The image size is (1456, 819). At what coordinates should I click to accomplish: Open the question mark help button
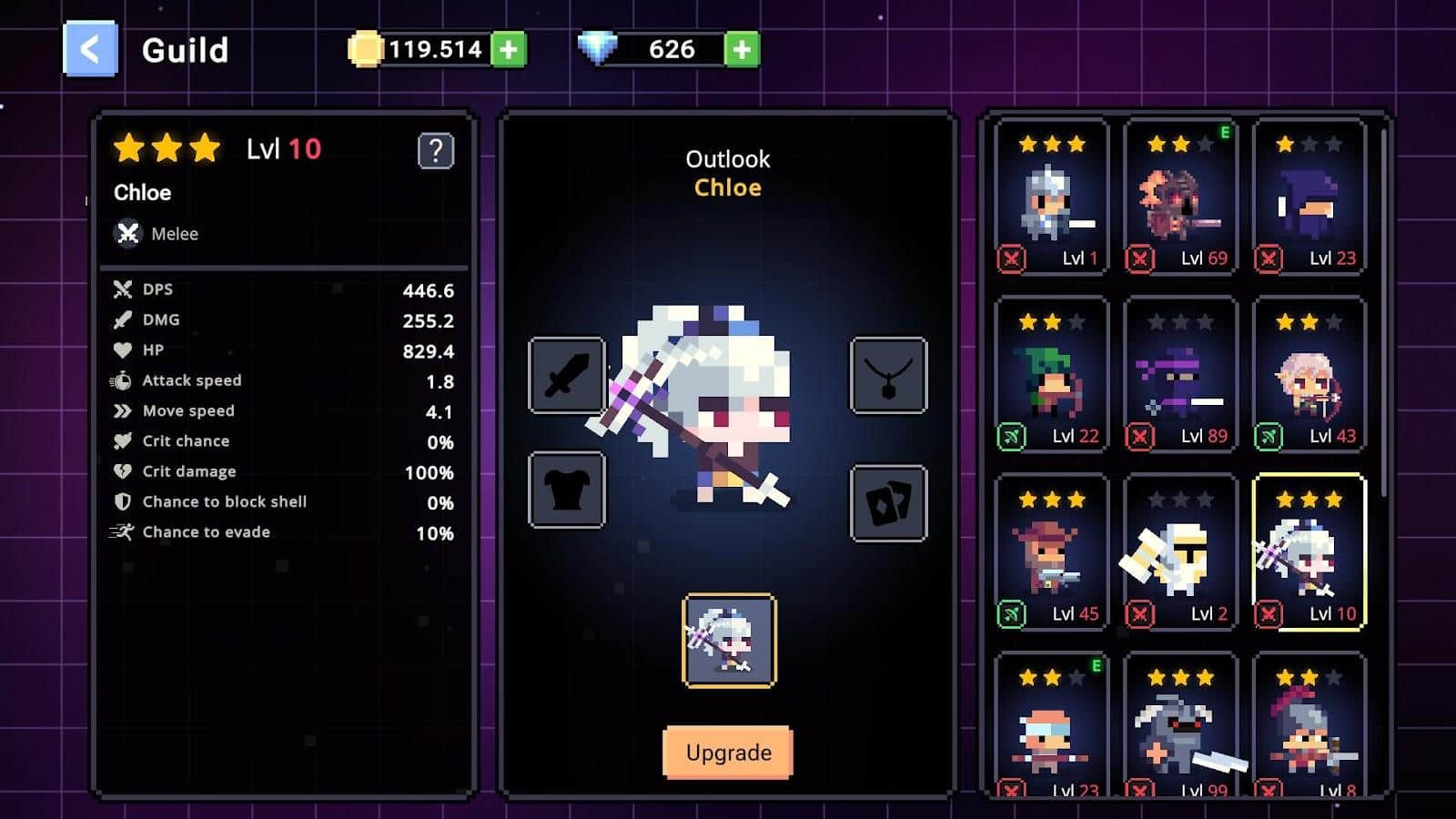435,151
